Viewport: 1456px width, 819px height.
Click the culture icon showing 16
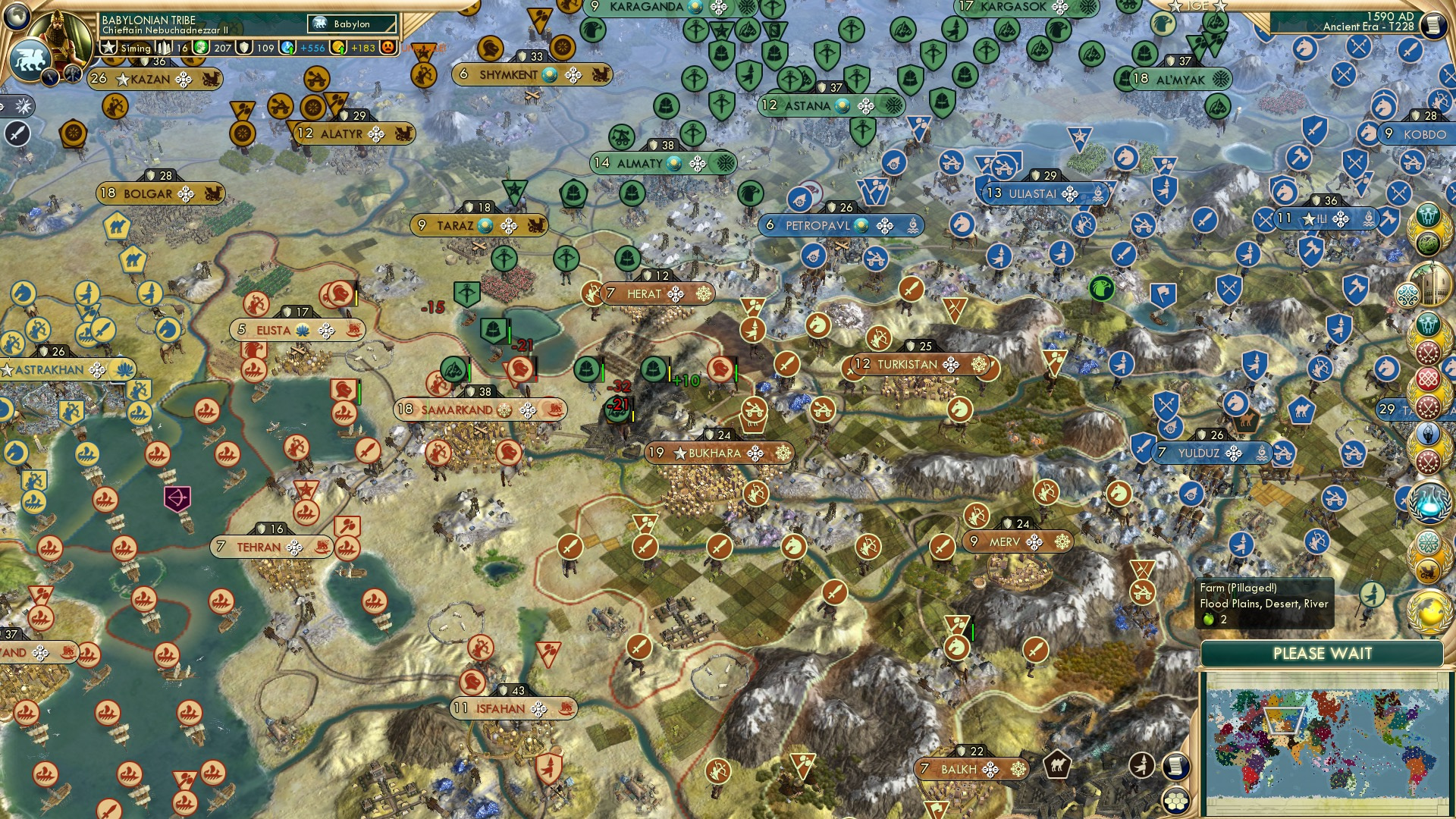coord(165,48)
